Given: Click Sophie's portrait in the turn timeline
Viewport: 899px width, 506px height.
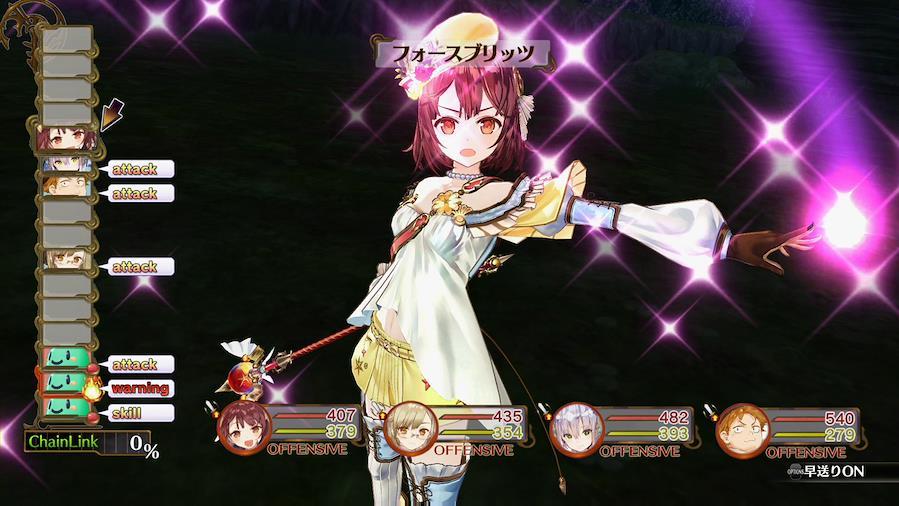Looking at the screenshot, I should click(x=66, y=137).
